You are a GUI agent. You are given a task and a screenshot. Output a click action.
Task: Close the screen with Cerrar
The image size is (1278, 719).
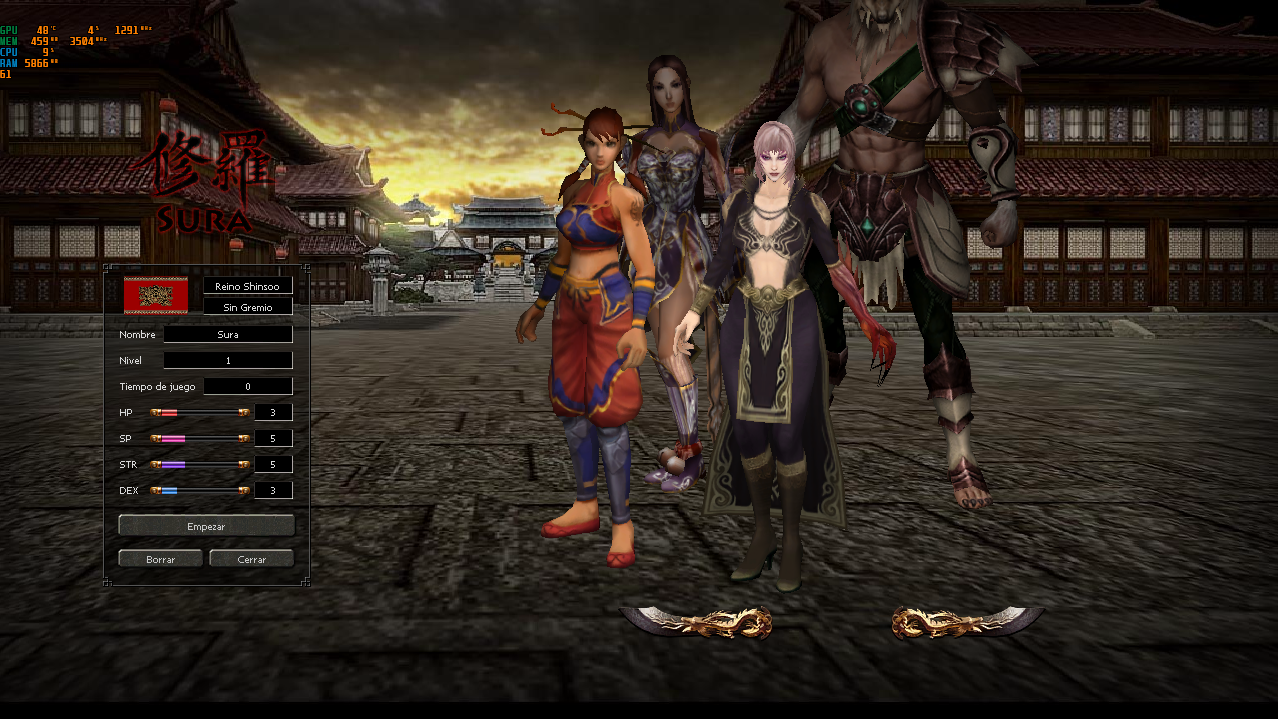[251, 559]
